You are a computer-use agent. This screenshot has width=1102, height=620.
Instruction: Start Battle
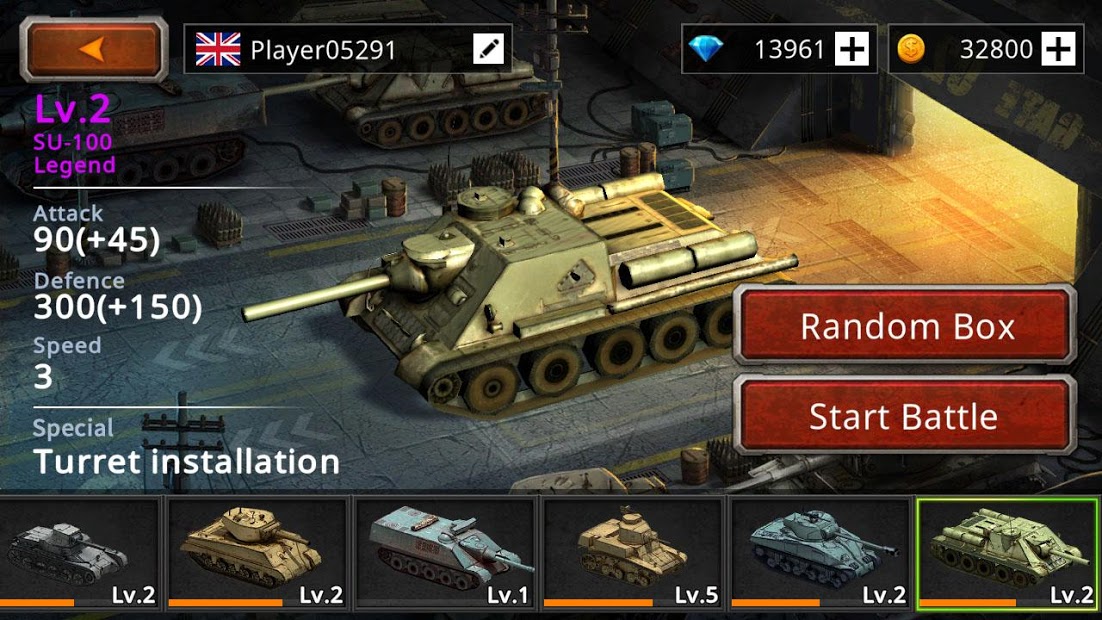click(904, 416)
